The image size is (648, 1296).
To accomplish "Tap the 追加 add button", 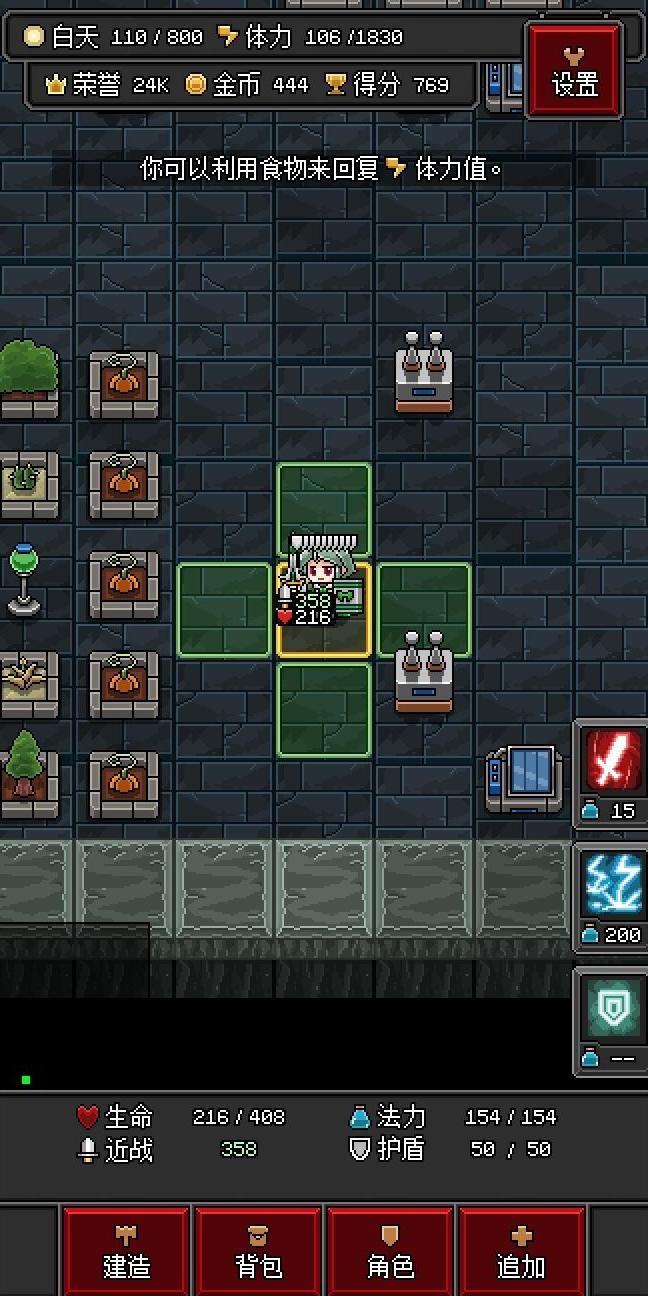I will (522, 1252).
